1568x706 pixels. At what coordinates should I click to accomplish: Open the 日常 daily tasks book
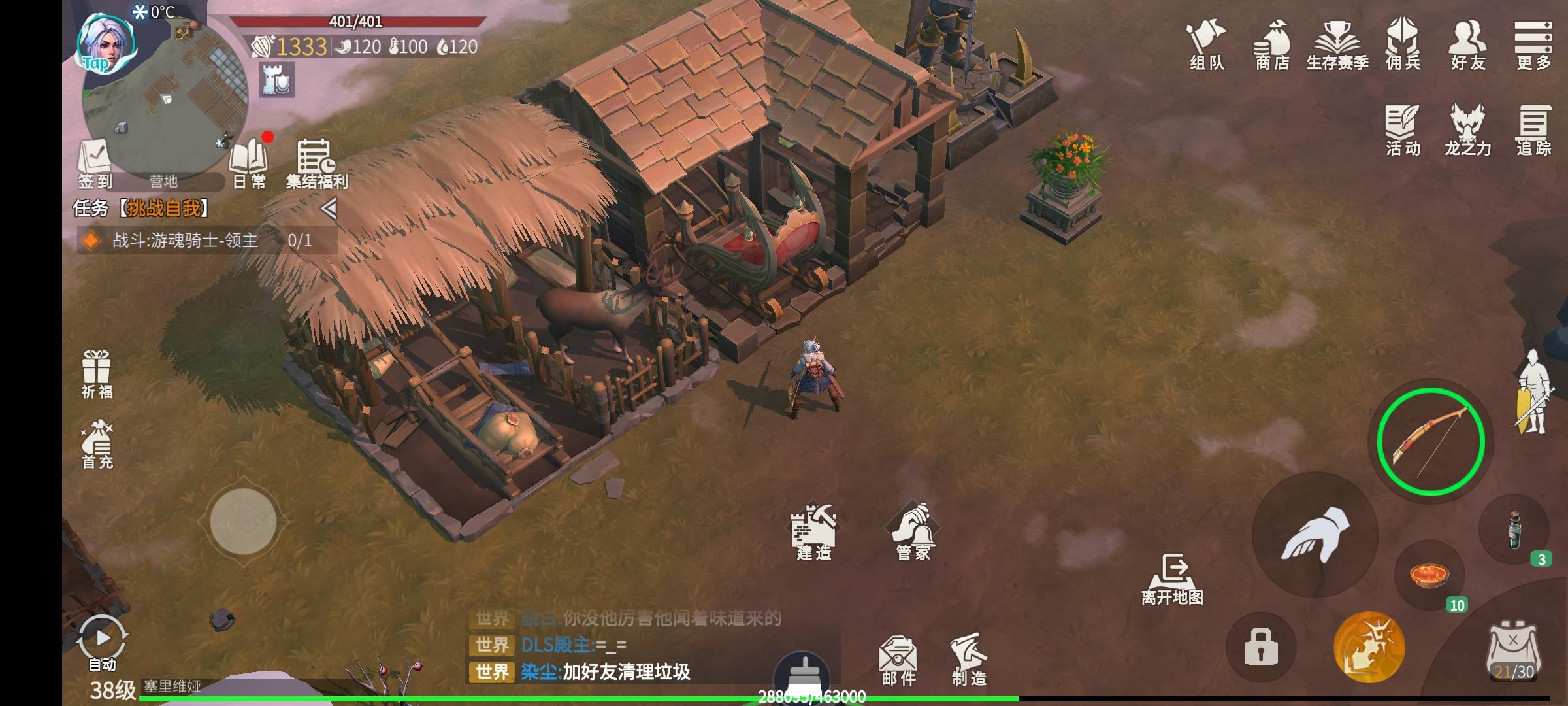[249, 163]
